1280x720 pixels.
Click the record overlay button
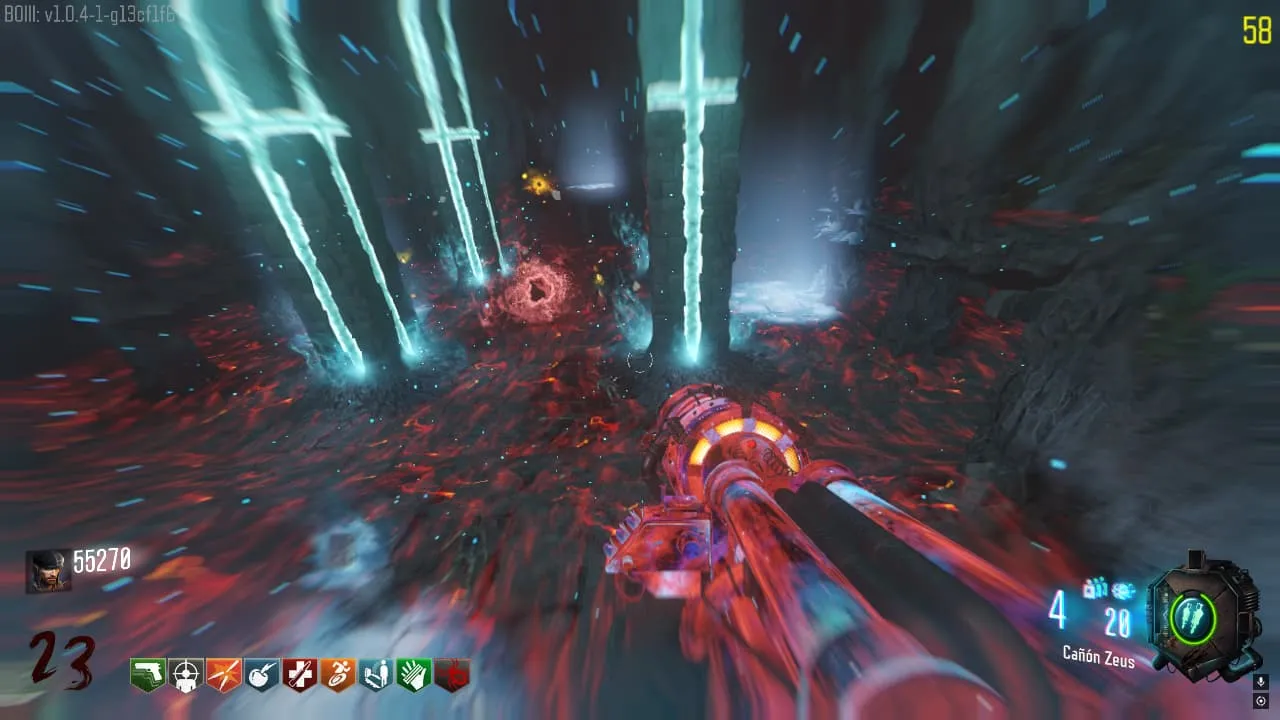1260,700
